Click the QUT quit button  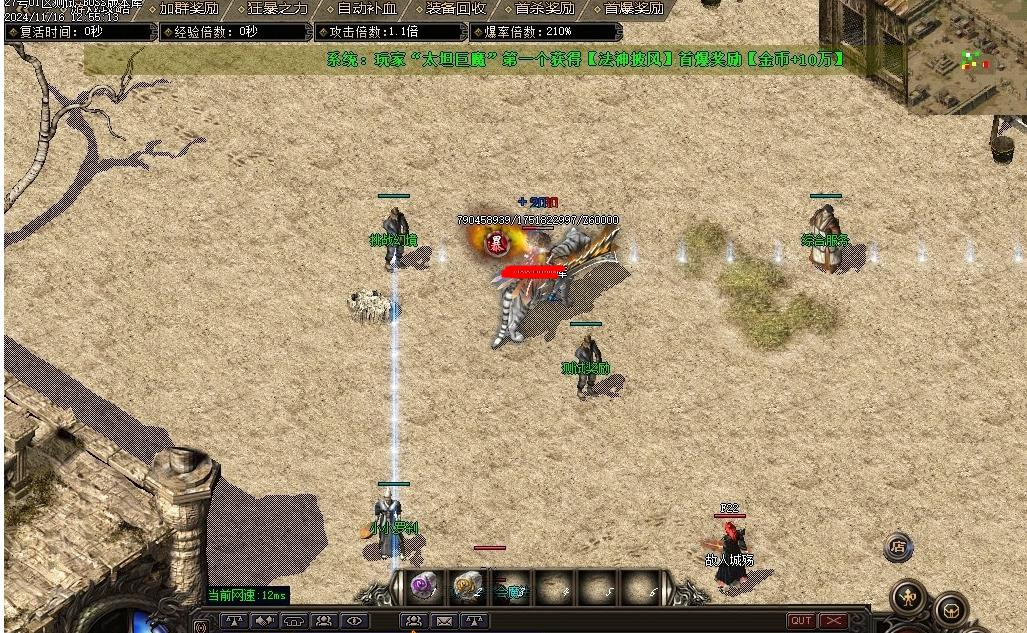[801, 621]
